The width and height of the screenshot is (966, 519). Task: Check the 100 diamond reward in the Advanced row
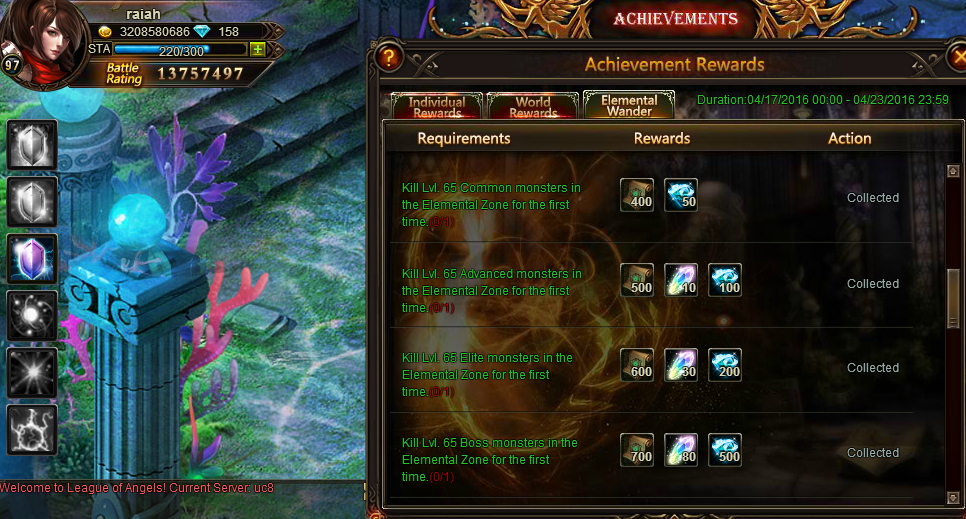click(725, 280)
